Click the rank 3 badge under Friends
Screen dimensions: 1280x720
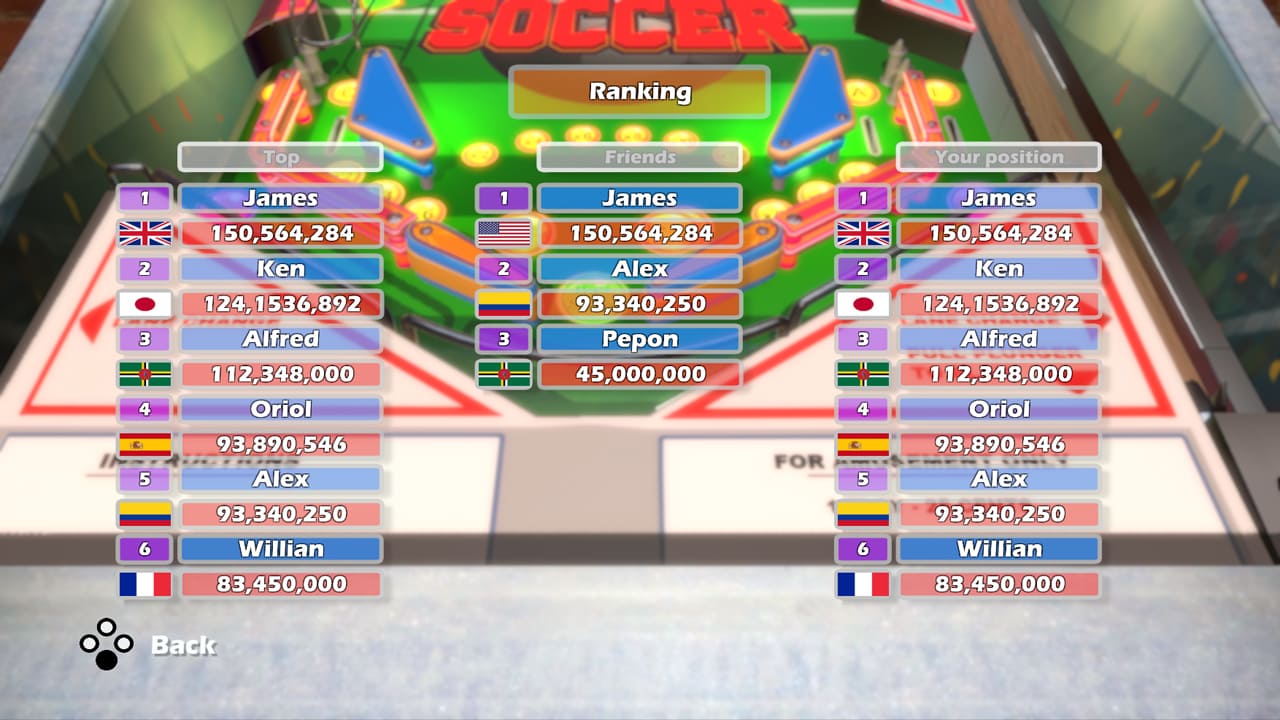tap(504, 339)
